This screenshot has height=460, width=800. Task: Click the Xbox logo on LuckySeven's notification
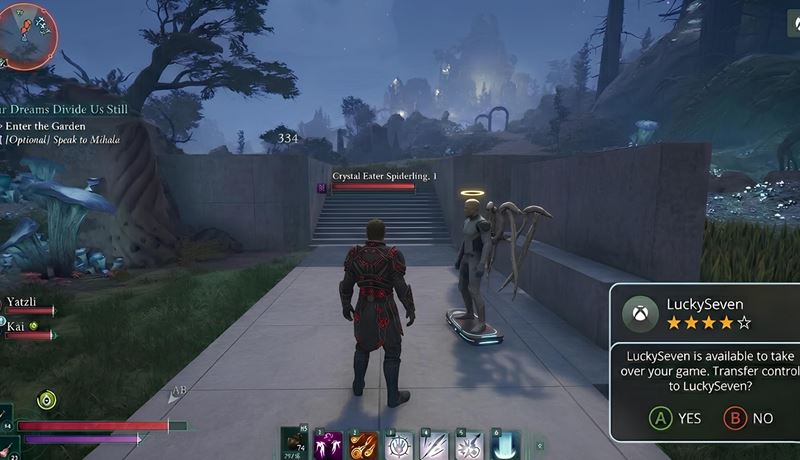click(640, 313)
